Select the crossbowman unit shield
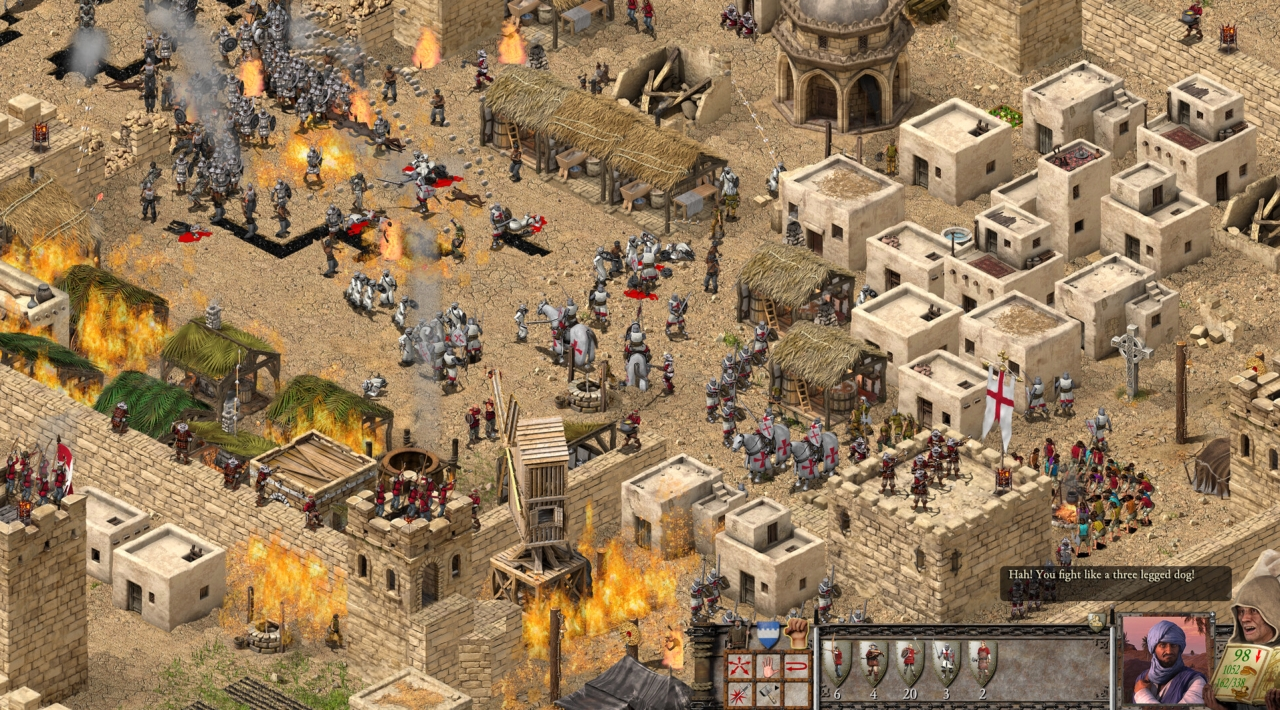1280x710 pixels. pos(873,662)
